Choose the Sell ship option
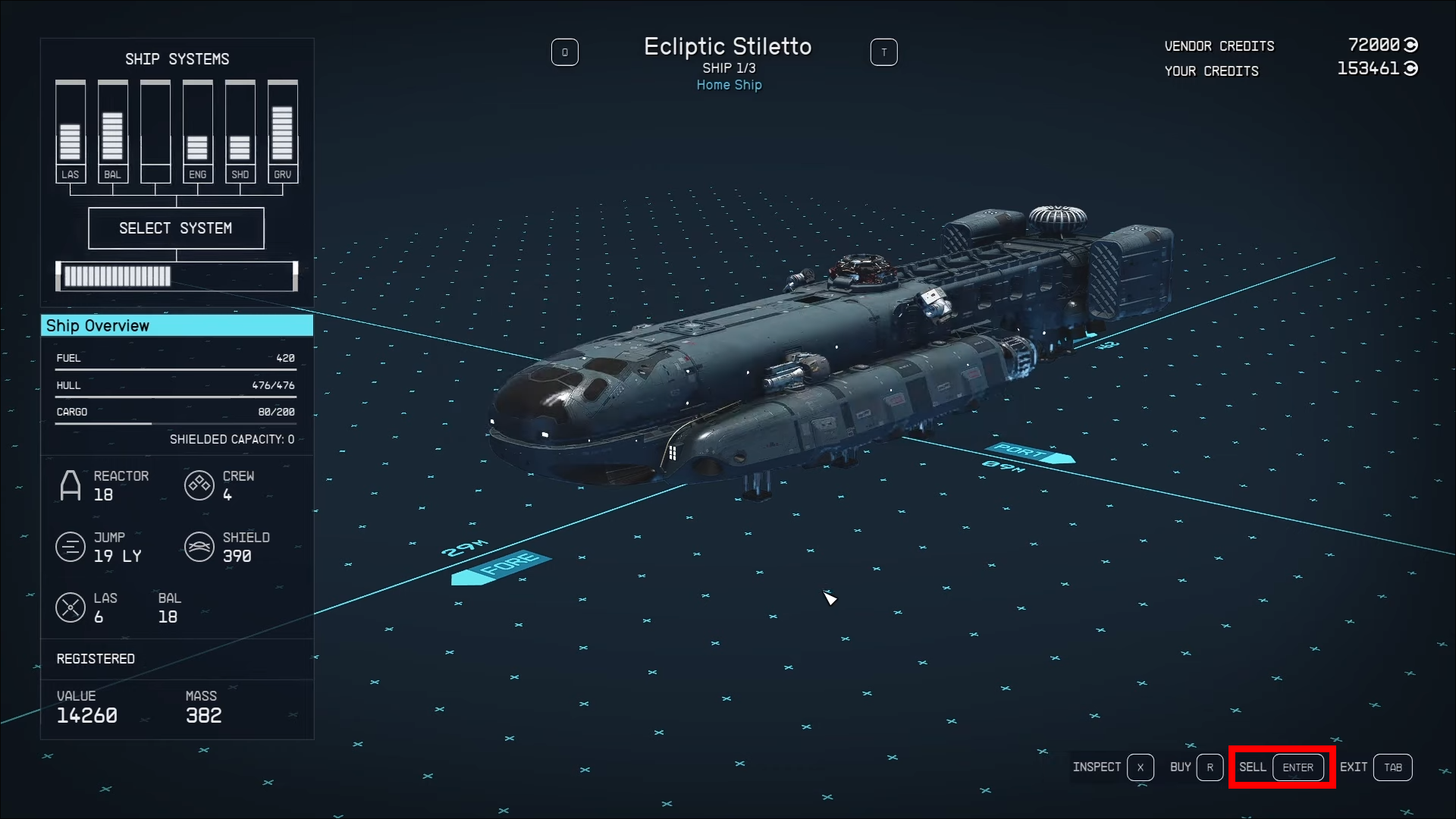Viewport: 1456px width, 819px height. pyautogui.click(x=1282, y=767)
